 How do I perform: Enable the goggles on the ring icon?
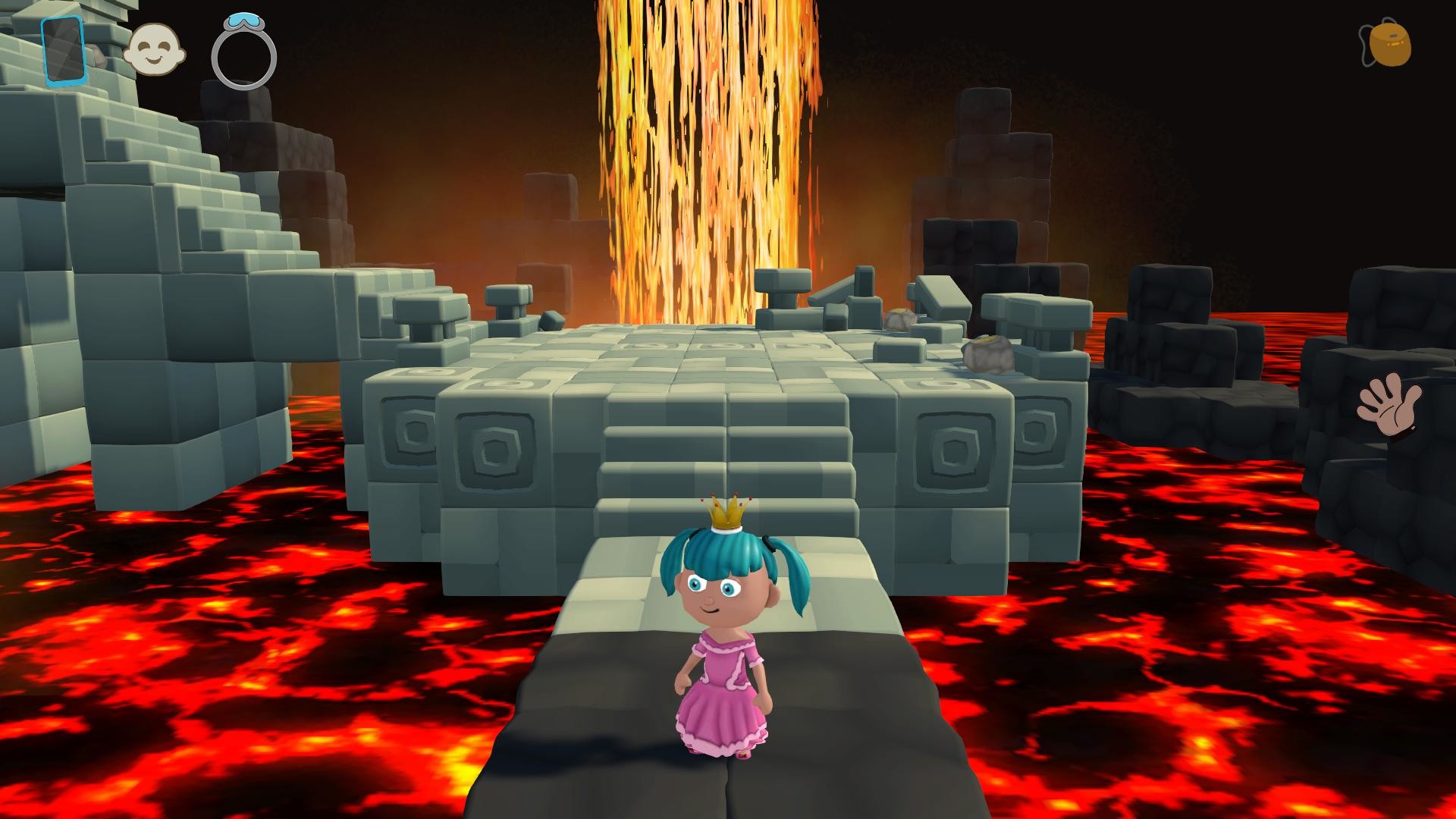click(243, 23)
